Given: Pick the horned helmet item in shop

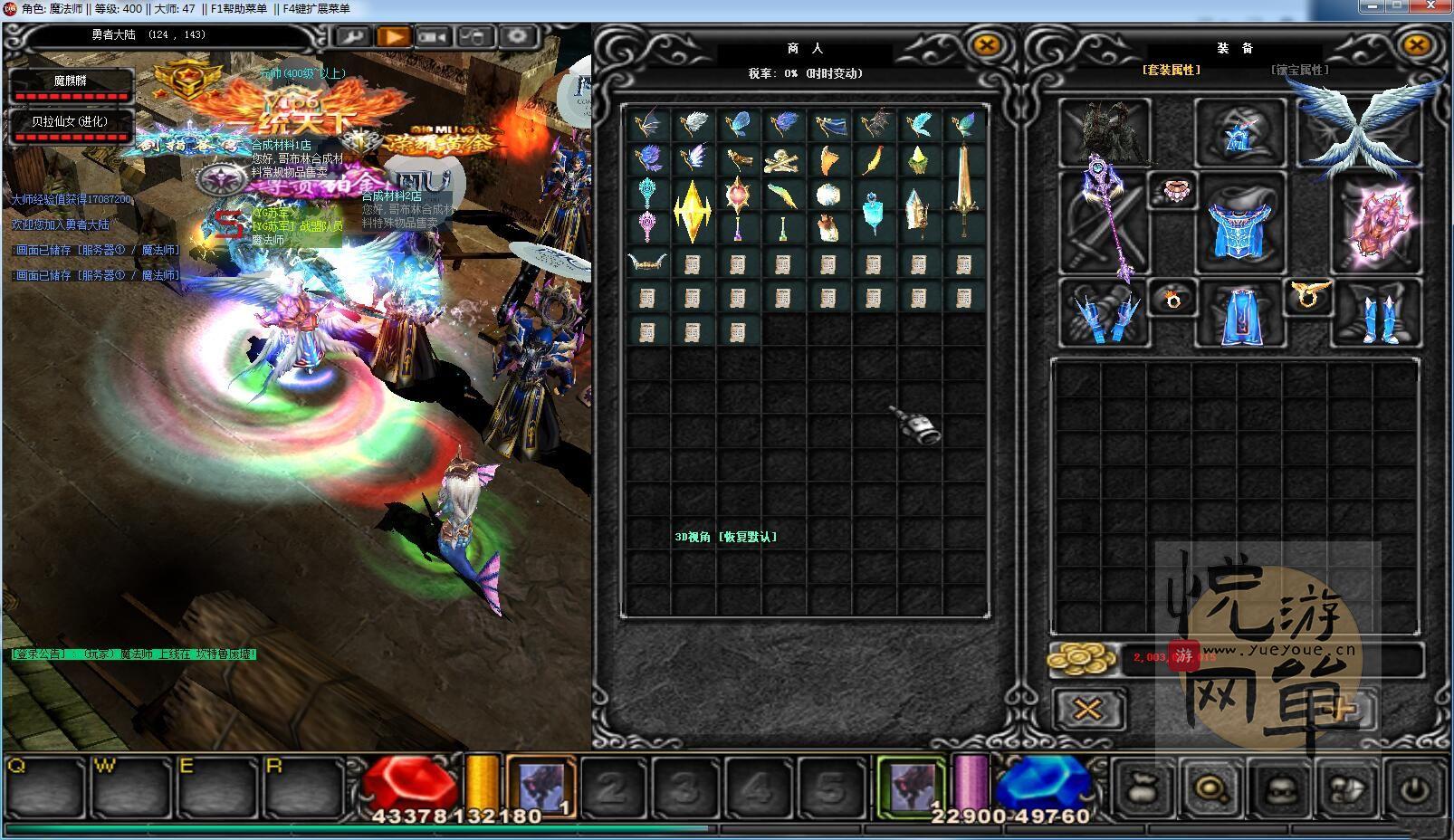Looking at the screenshot, I should pyautogui.click(x=647, y=263).
